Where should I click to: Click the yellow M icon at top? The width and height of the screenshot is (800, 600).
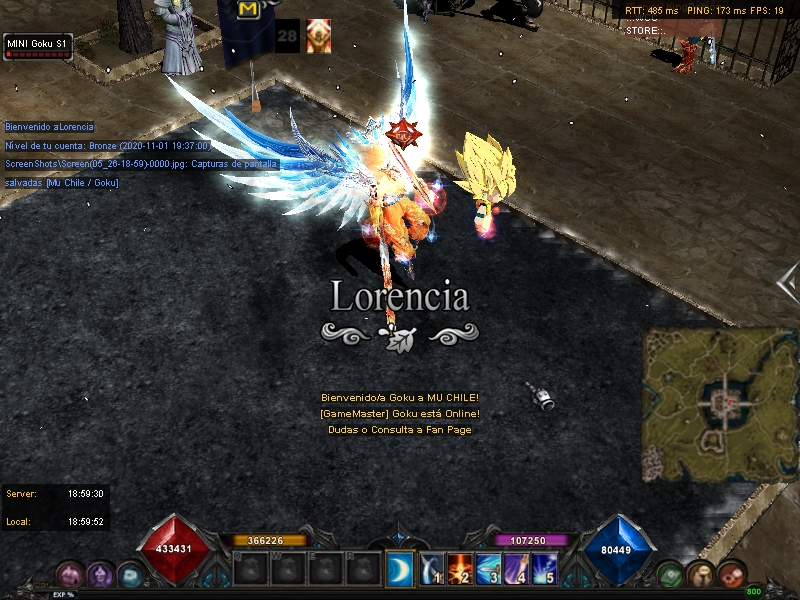[x=248, y=10]
